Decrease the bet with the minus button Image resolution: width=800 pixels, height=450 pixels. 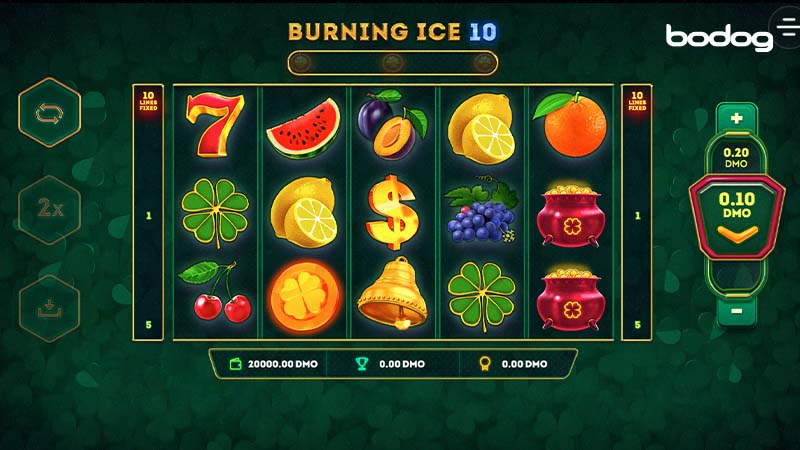click(x=737, y=309)
